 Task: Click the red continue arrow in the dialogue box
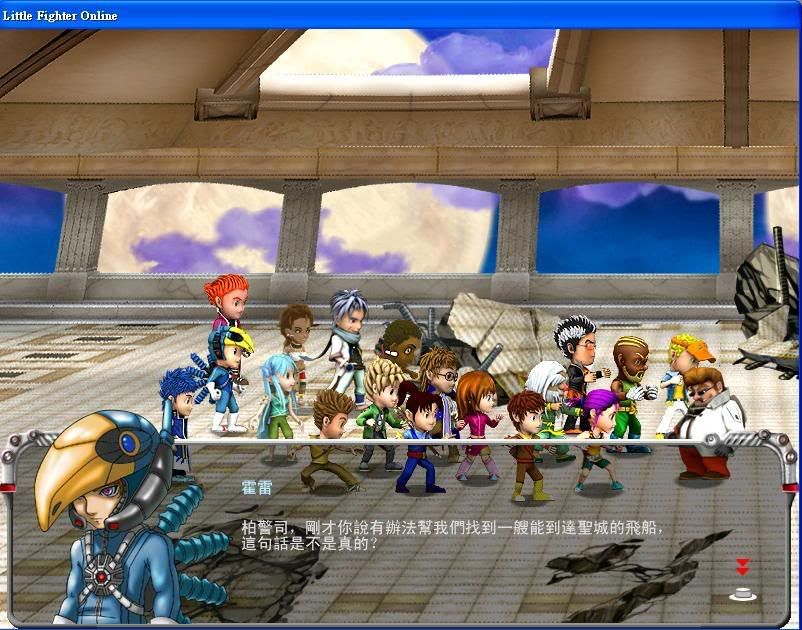[742, 567]
